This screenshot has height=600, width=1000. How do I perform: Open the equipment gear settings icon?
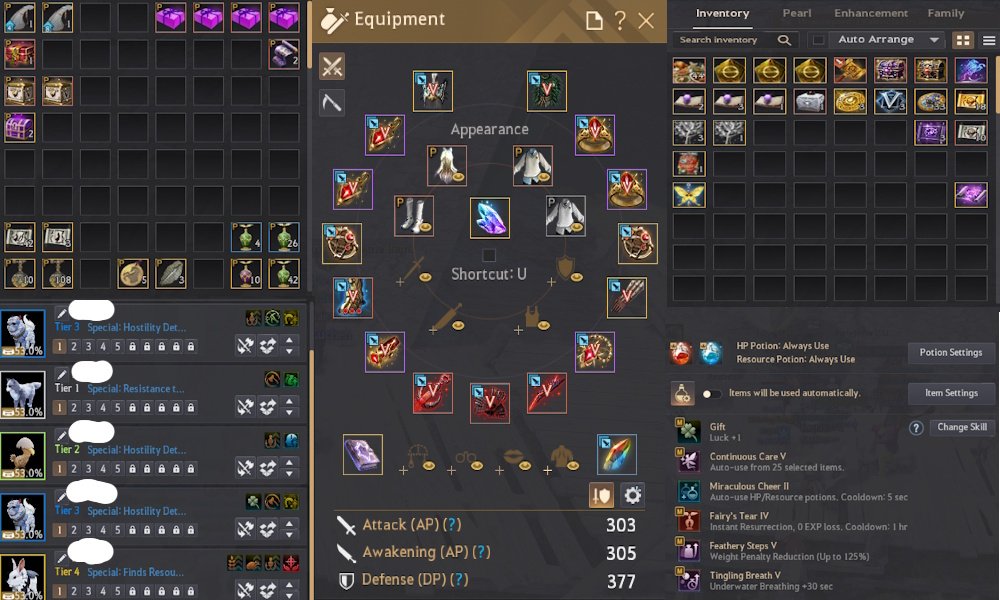pos(632,494)
